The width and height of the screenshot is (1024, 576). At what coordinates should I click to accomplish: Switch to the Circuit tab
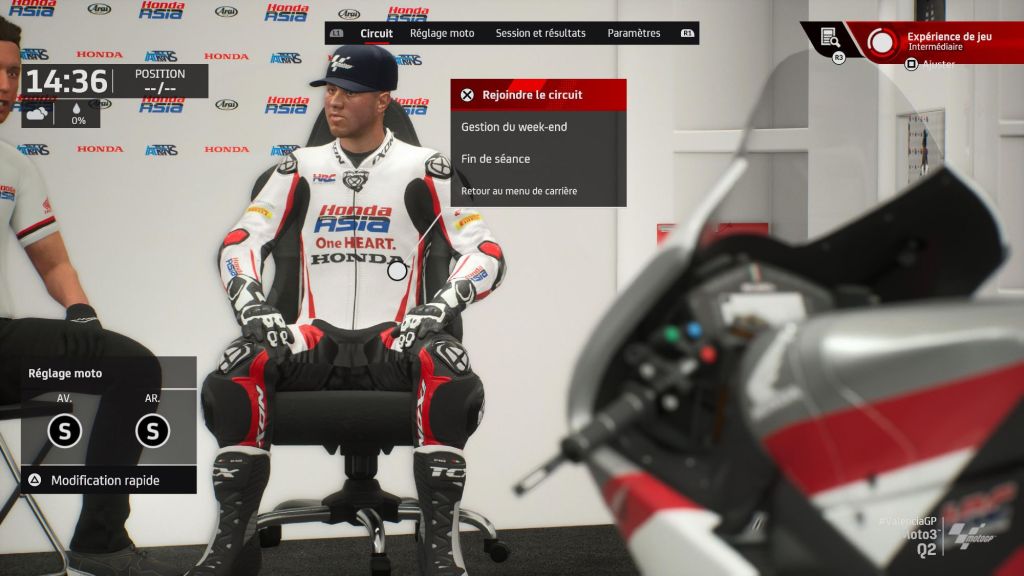pyautogui.click(x=376, y=33)
